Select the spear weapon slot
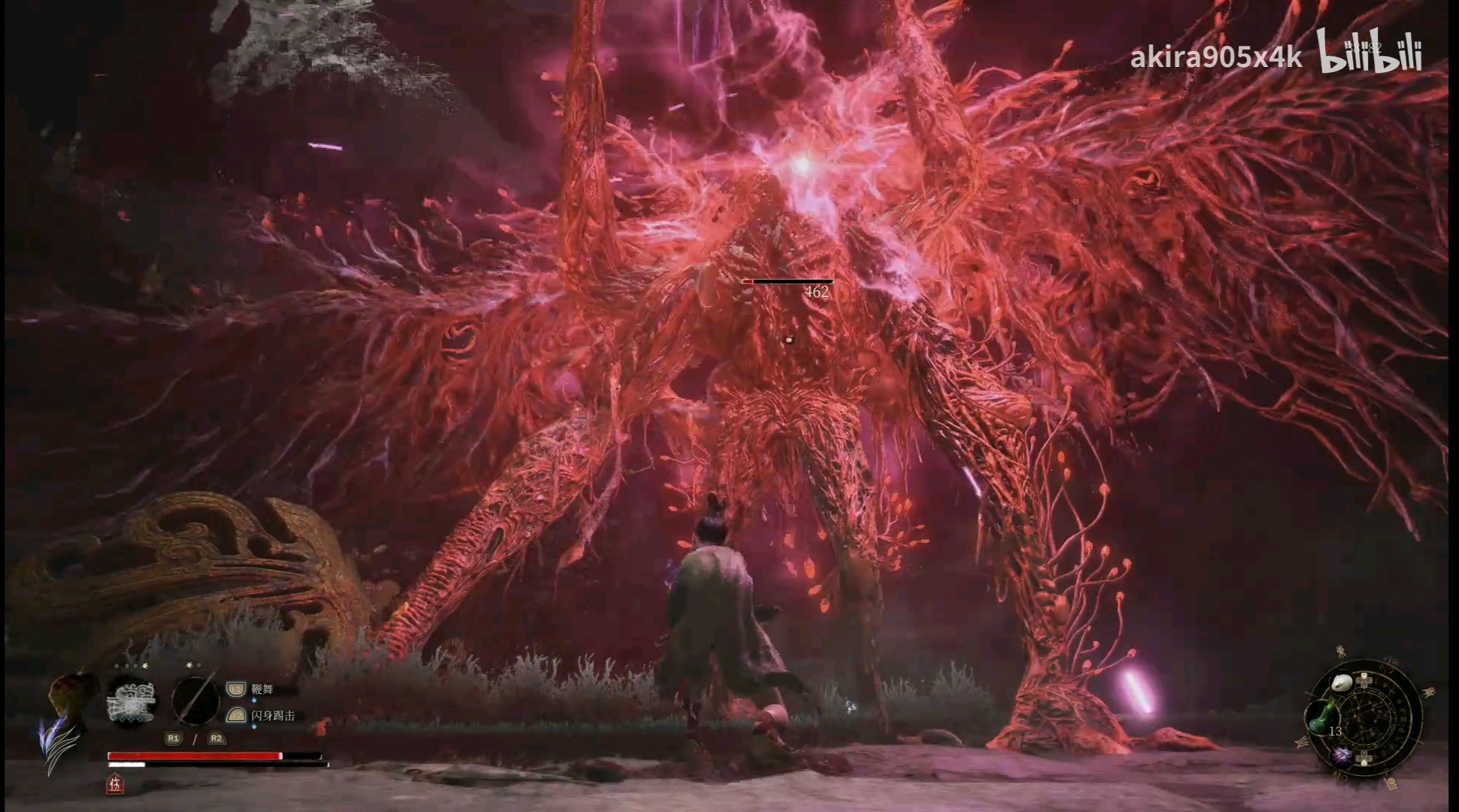Viewport: 1459px width, 812px height. coord(196,701)
